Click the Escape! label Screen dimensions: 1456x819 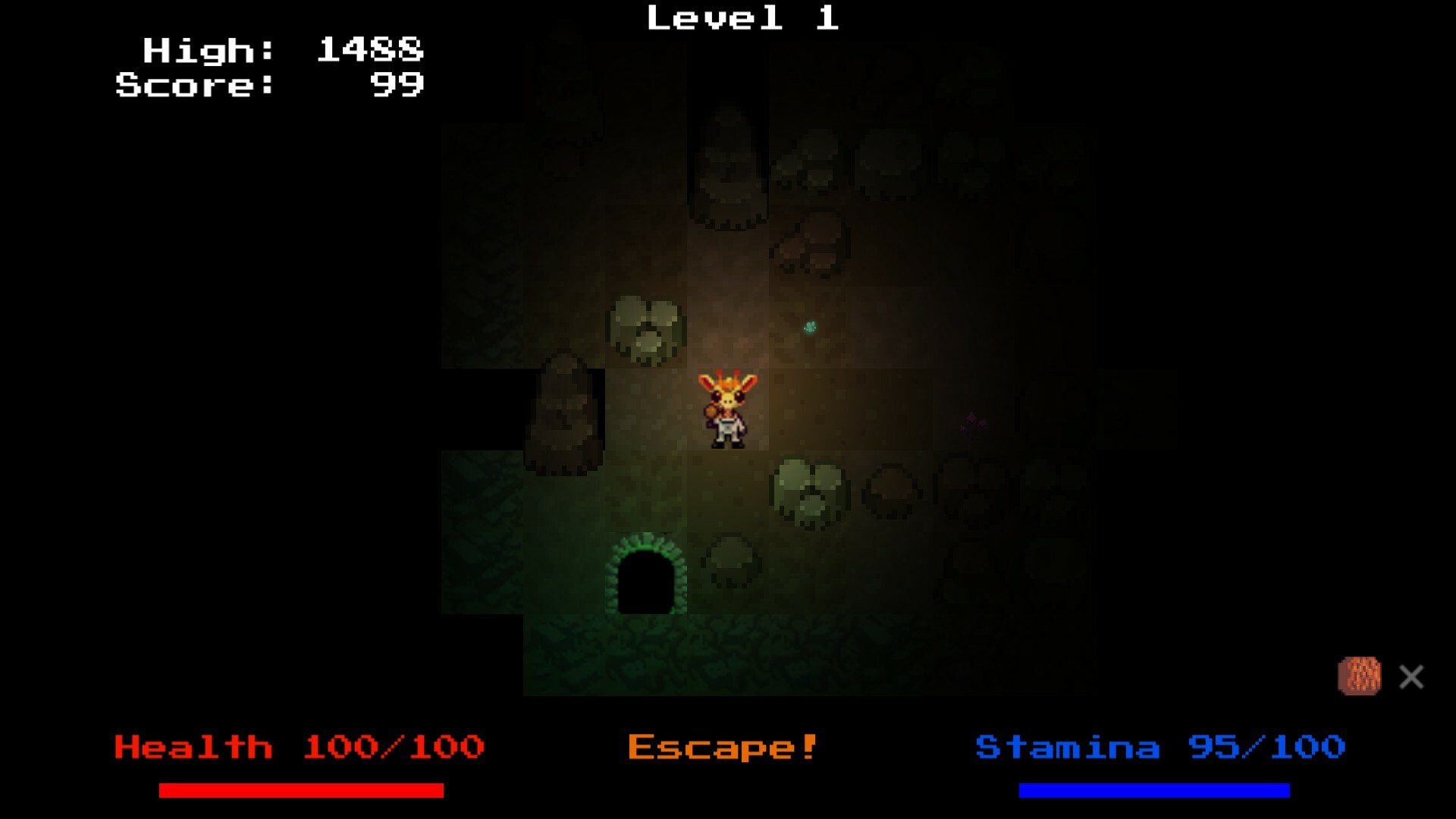click(722, 748)
